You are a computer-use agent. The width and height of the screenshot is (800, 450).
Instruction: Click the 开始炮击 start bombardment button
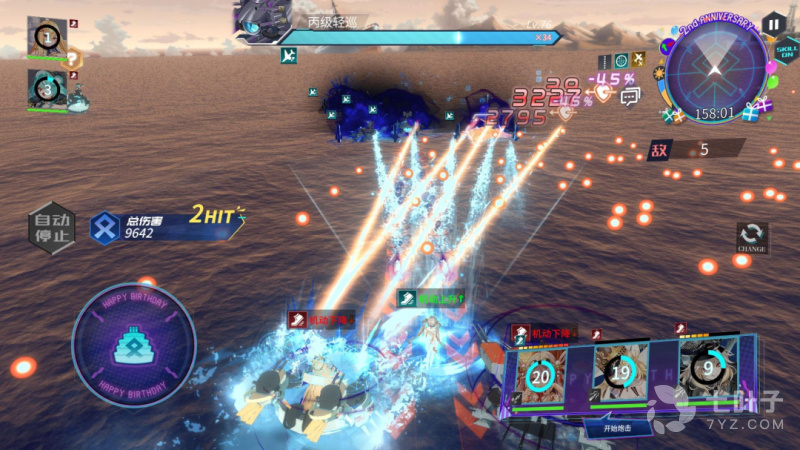point(619,427)
